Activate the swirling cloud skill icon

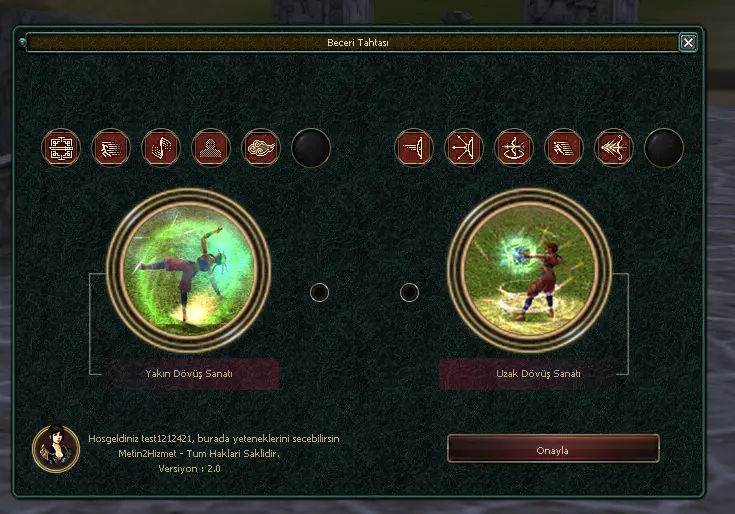[261, 148]
